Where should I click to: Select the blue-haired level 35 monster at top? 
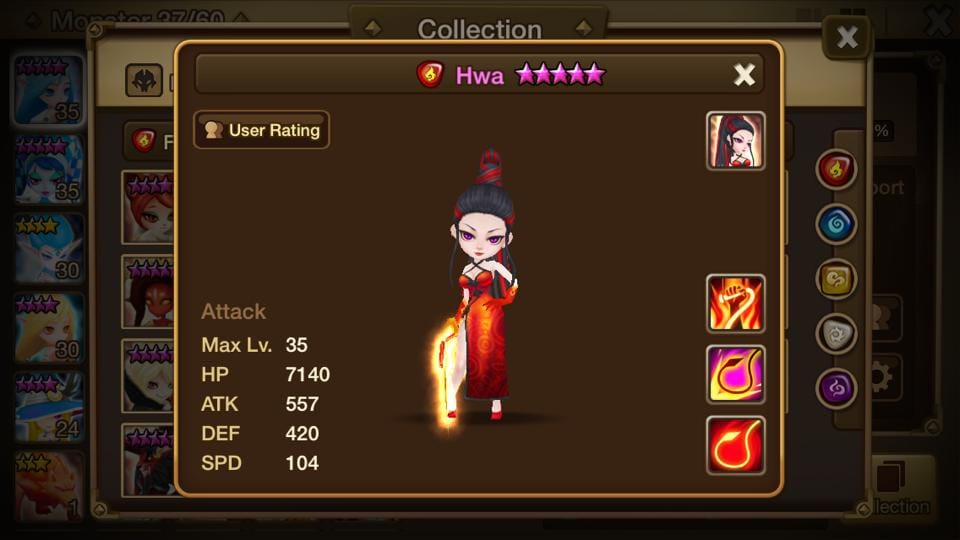click(48, 90)
